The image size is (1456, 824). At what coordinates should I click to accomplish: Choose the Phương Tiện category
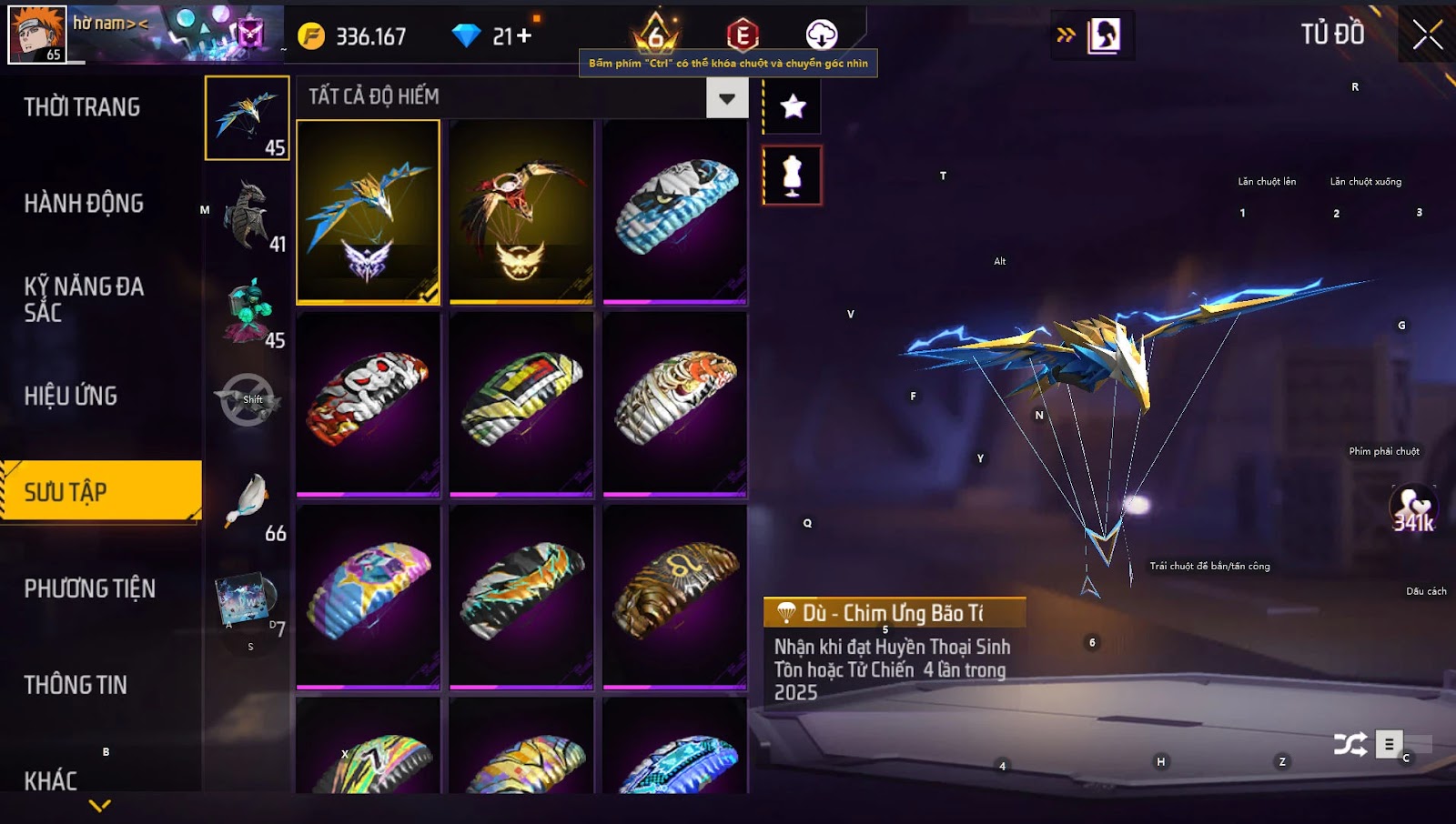point(89,589)
